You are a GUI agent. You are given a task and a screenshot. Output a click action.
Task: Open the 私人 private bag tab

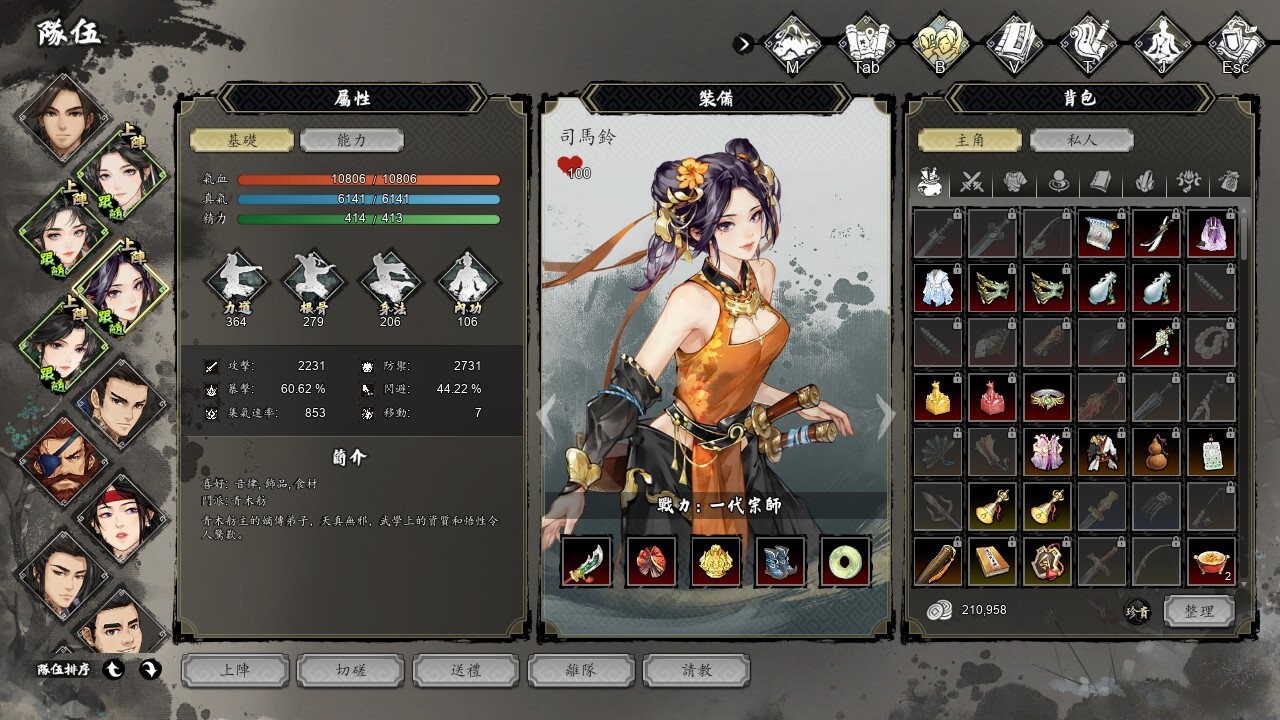(1082, 141)
